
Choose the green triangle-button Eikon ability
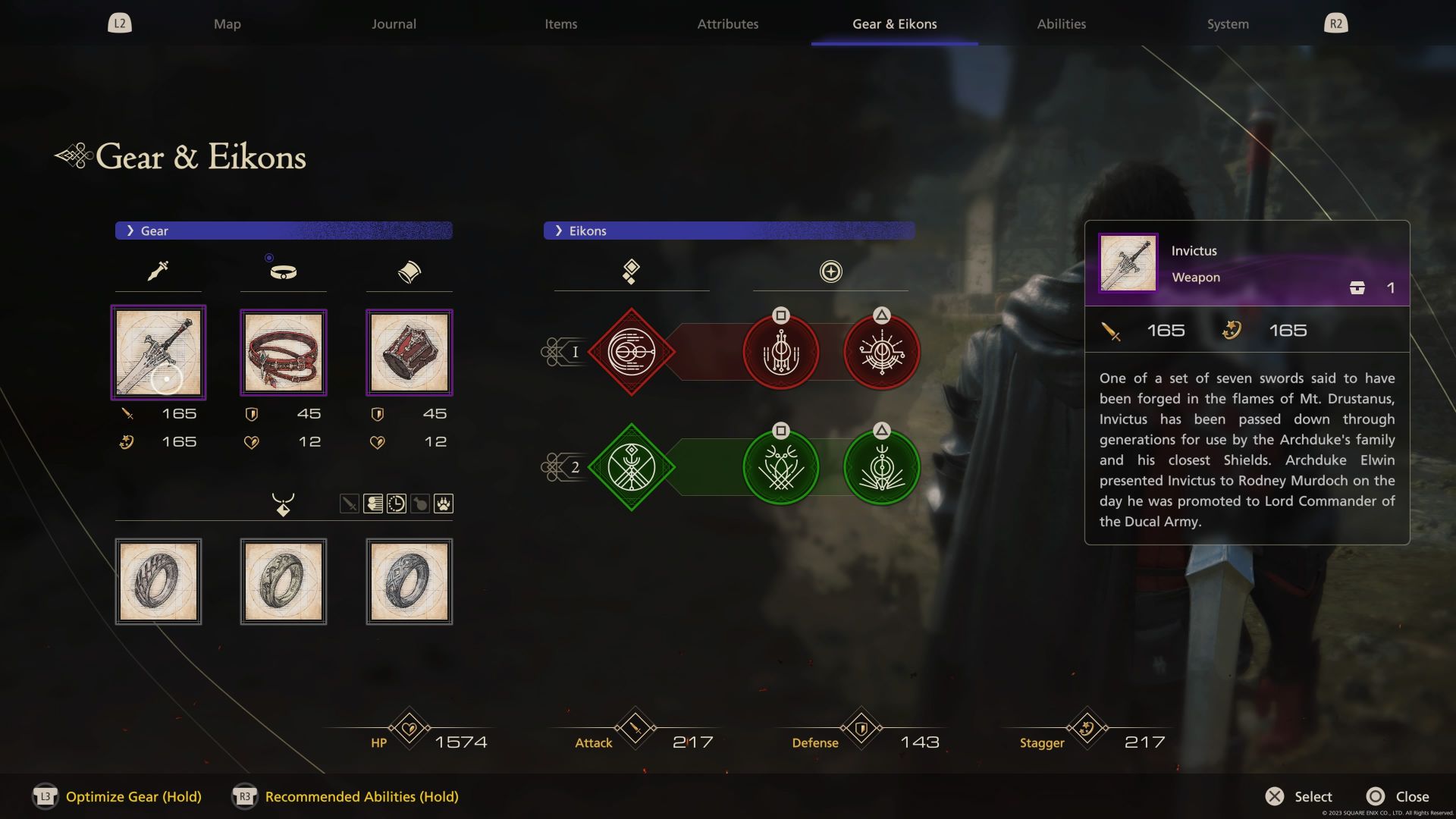(x=881, y=468)
